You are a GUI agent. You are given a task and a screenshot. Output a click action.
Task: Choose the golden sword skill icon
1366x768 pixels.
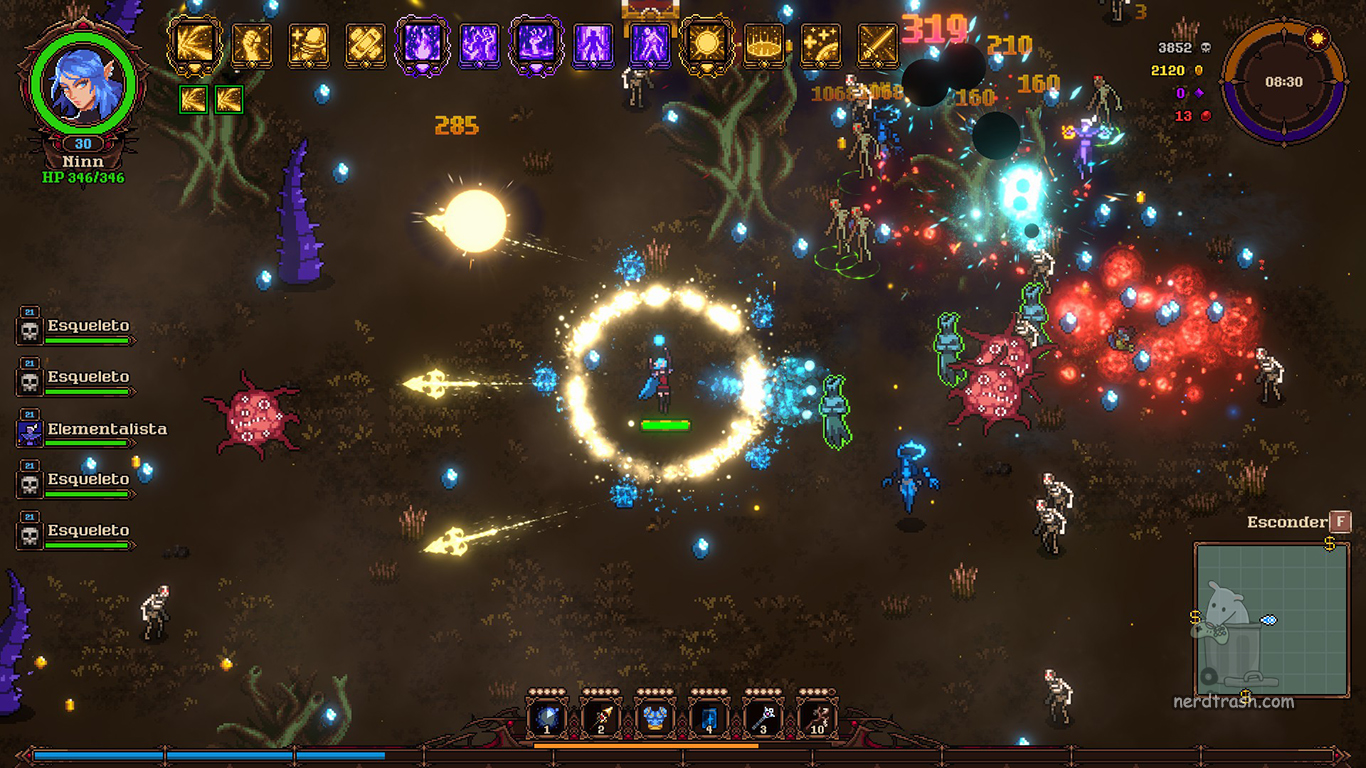(x=877, y=45)
